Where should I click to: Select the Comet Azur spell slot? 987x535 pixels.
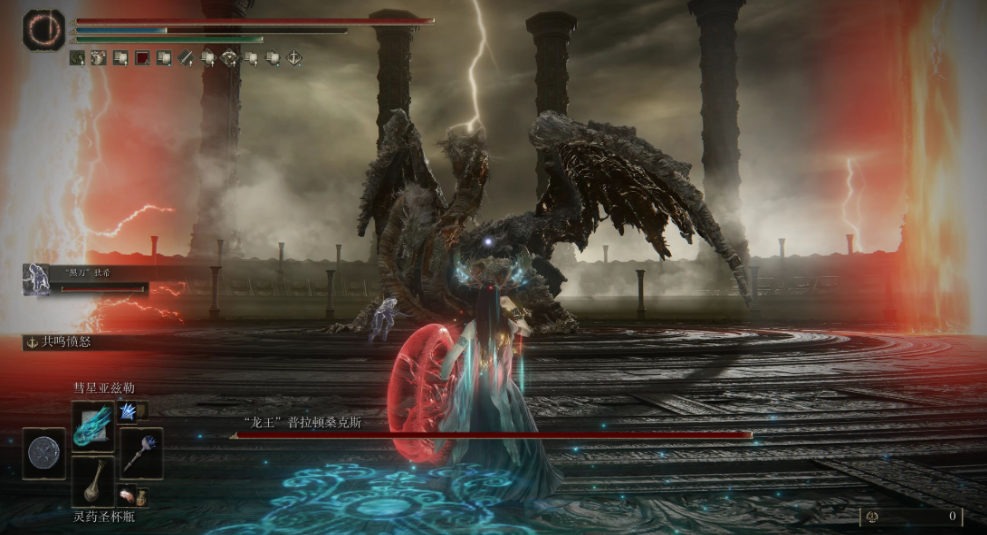pyautogui.click(x=92, y=425)
